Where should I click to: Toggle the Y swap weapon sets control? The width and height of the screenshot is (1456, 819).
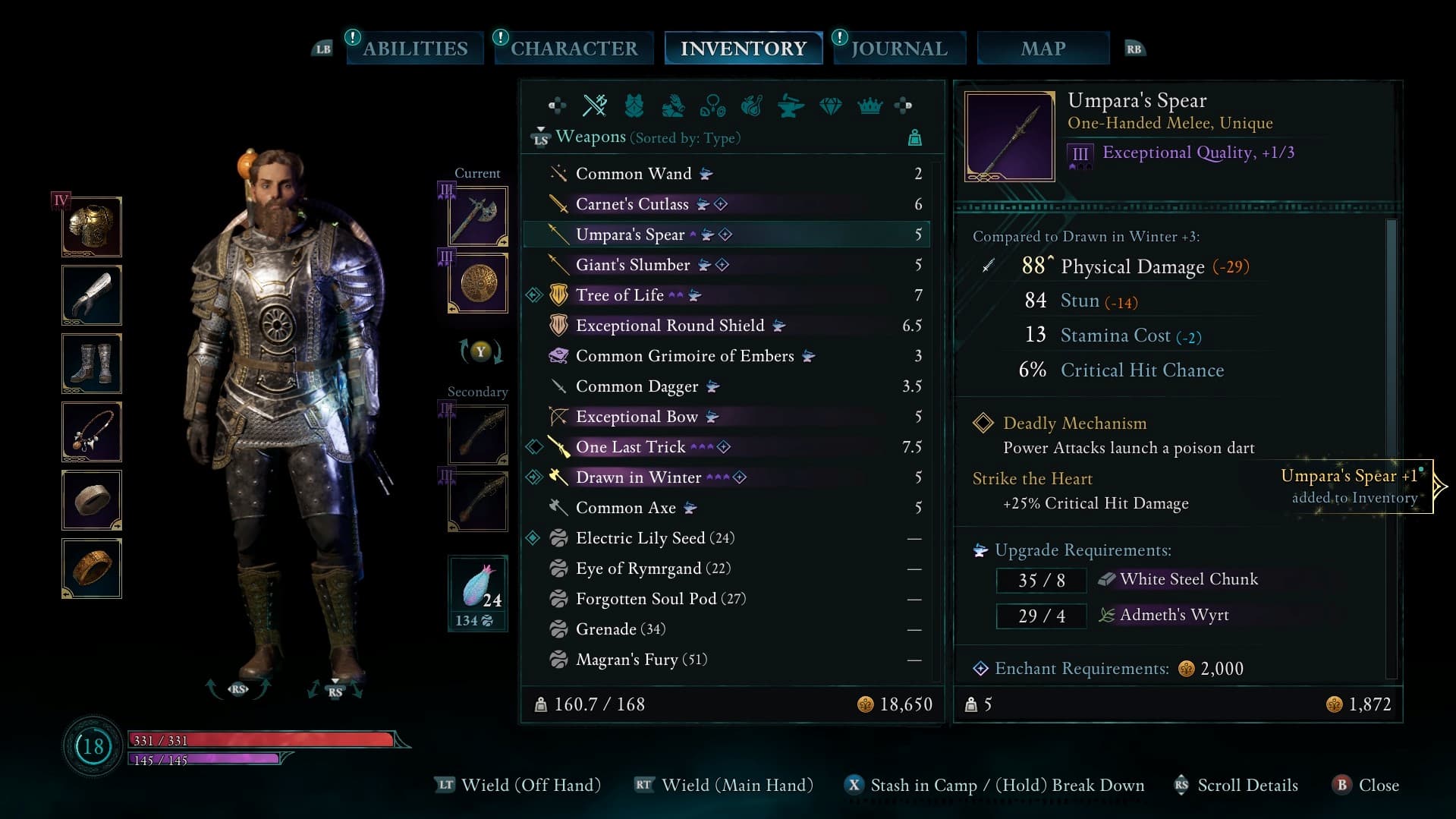coord(479,352)
